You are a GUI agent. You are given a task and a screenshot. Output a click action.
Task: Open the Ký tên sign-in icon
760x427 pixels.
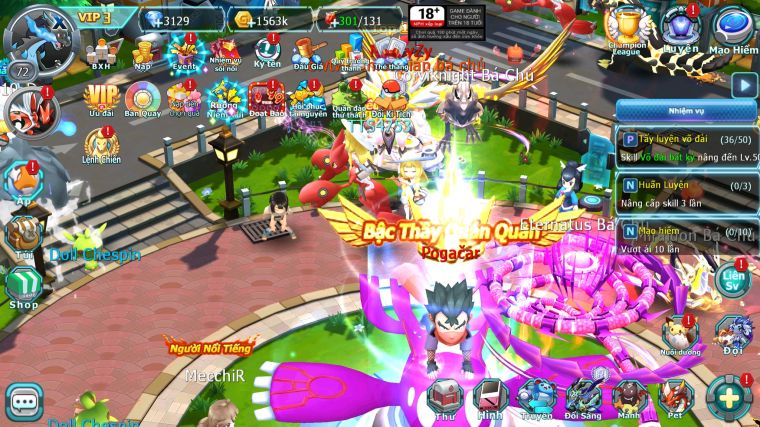267,50
